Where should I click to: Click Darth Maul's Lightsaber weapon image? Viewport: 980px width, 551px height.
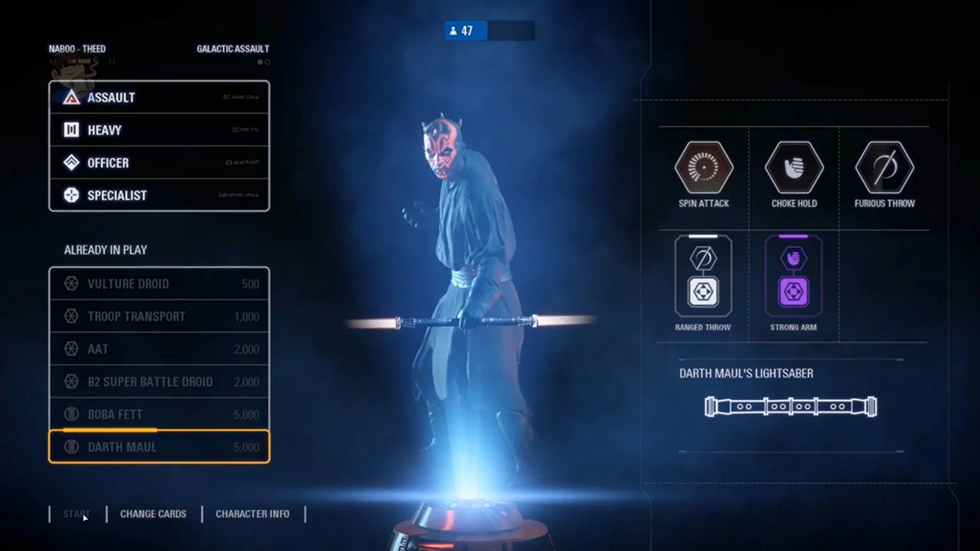point(790,407)
